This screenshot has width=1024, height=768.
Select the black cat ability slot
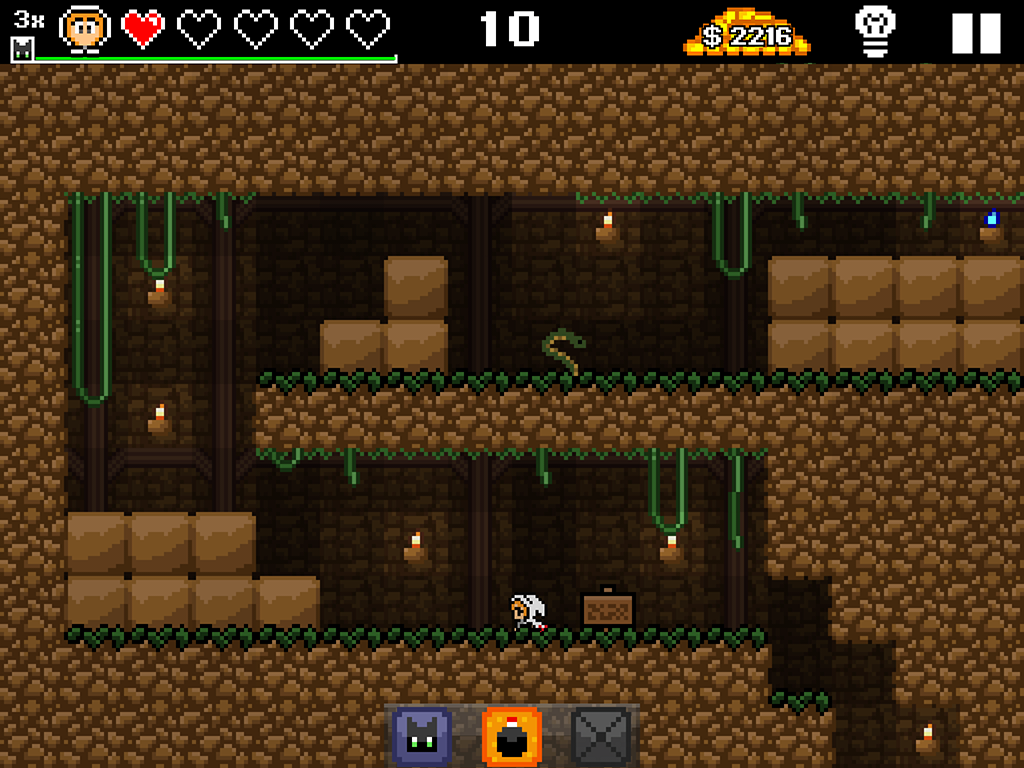pos(421,737)
